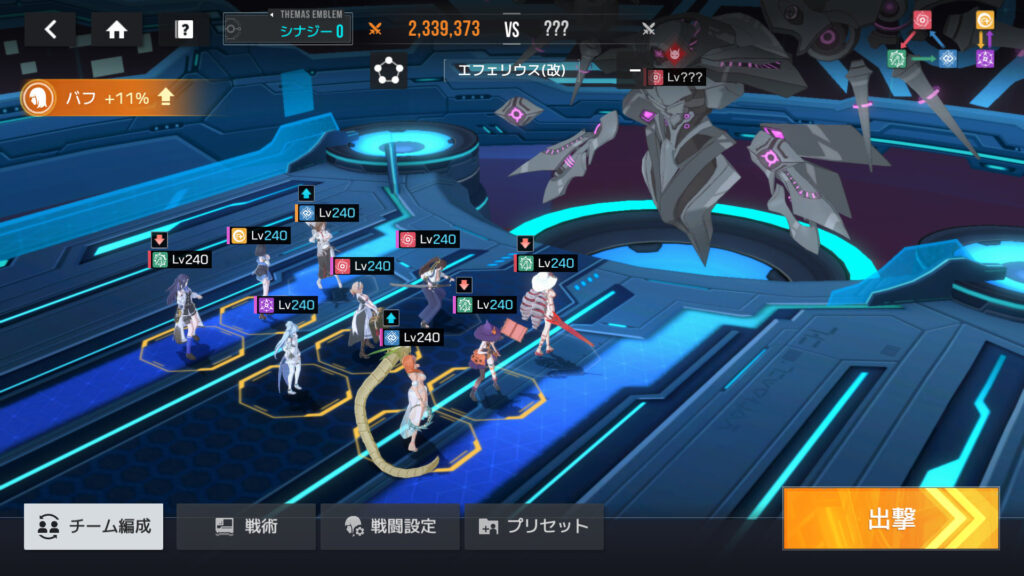Open the 戦闘設定 battle settings
The height and width of the screenshot is (576, 1024).
click(390, 526)
